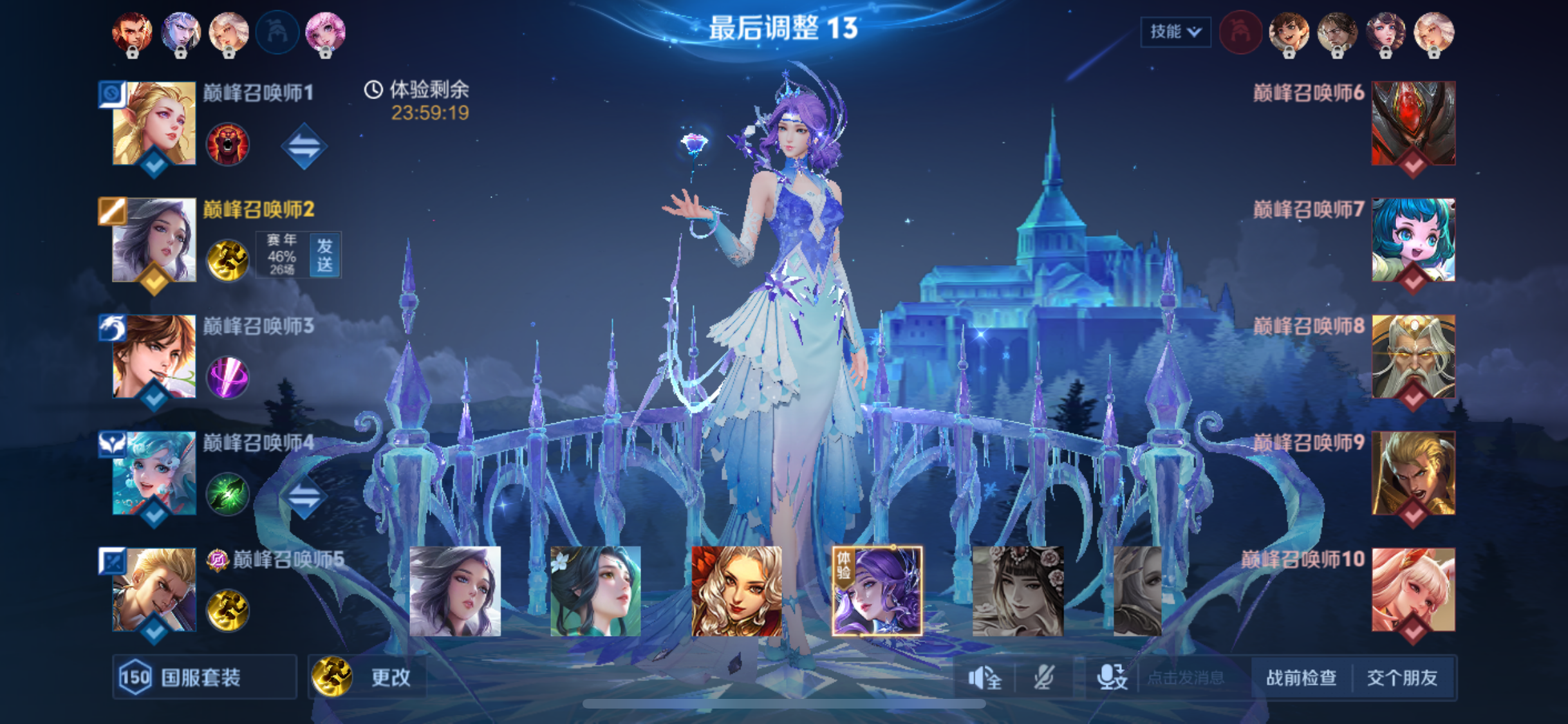Pick the green-haired flower skin thumbnail
Image resolution: width=1568 pixels, height=724 pixels.
[x=595, y=591]
